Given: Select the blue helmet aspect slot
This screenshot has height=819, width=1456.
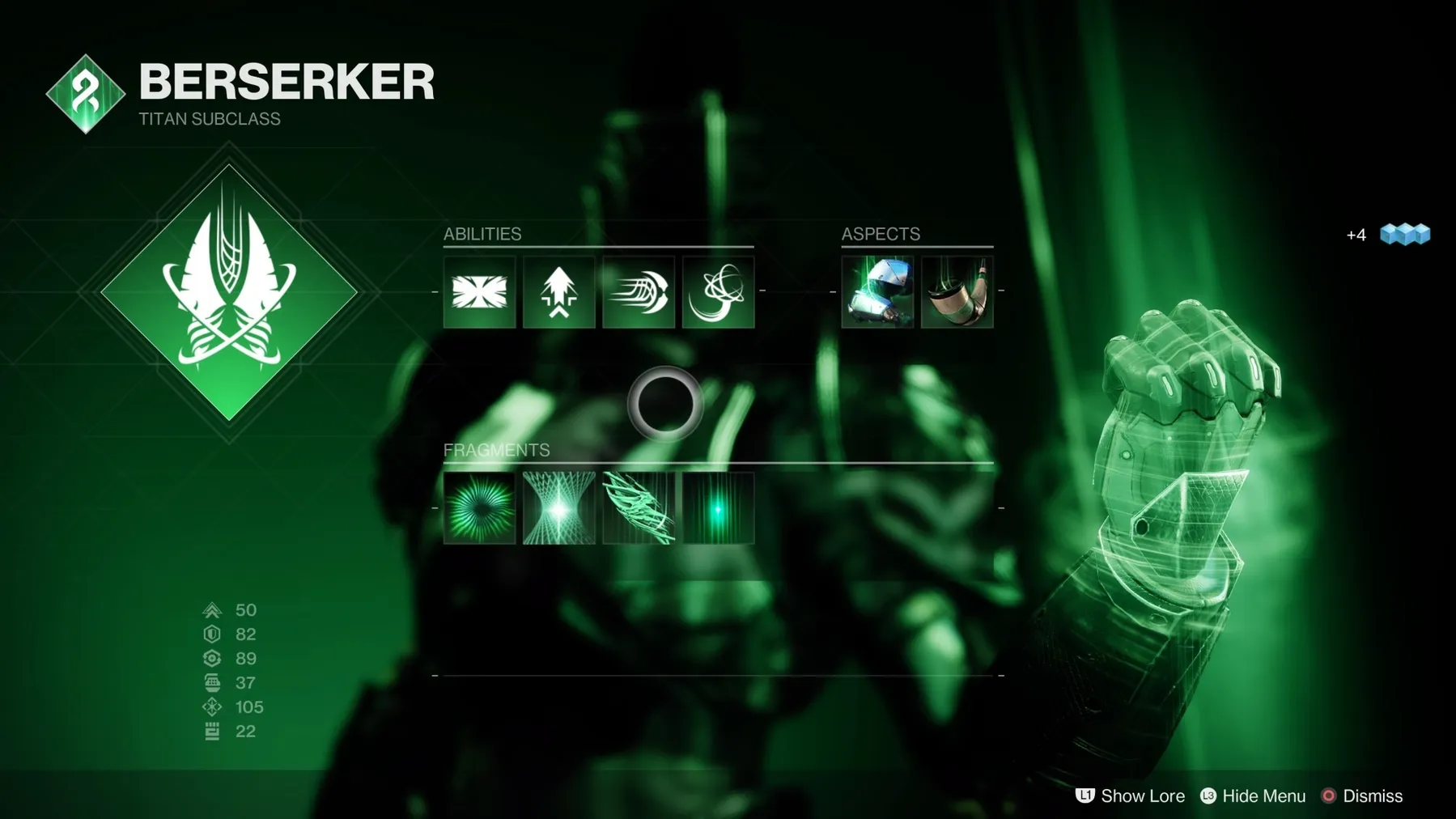Looking at the screenshot, I should point(877,292).
